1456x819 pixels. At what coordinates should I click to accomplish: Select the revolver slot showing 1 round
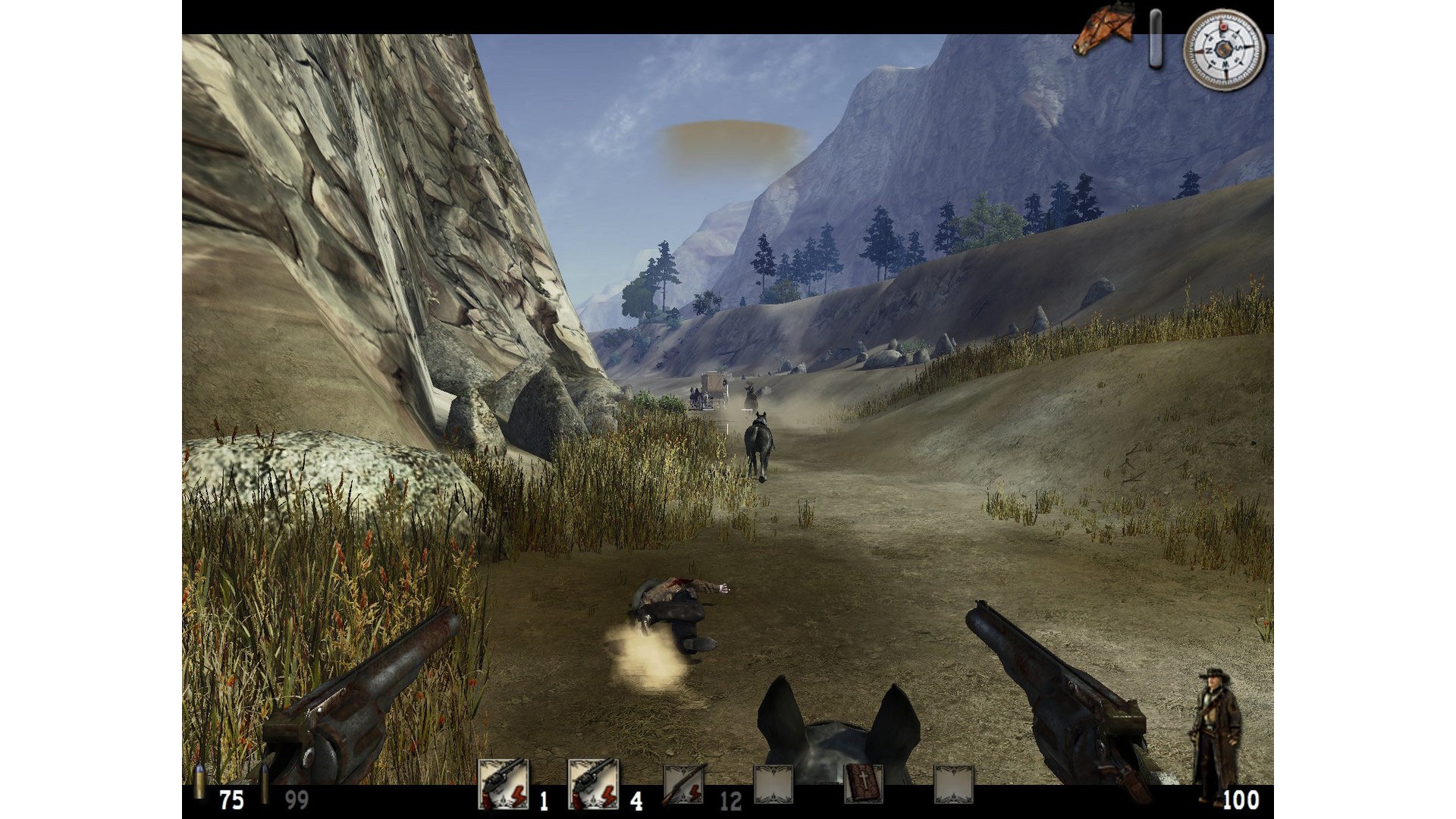503,784
